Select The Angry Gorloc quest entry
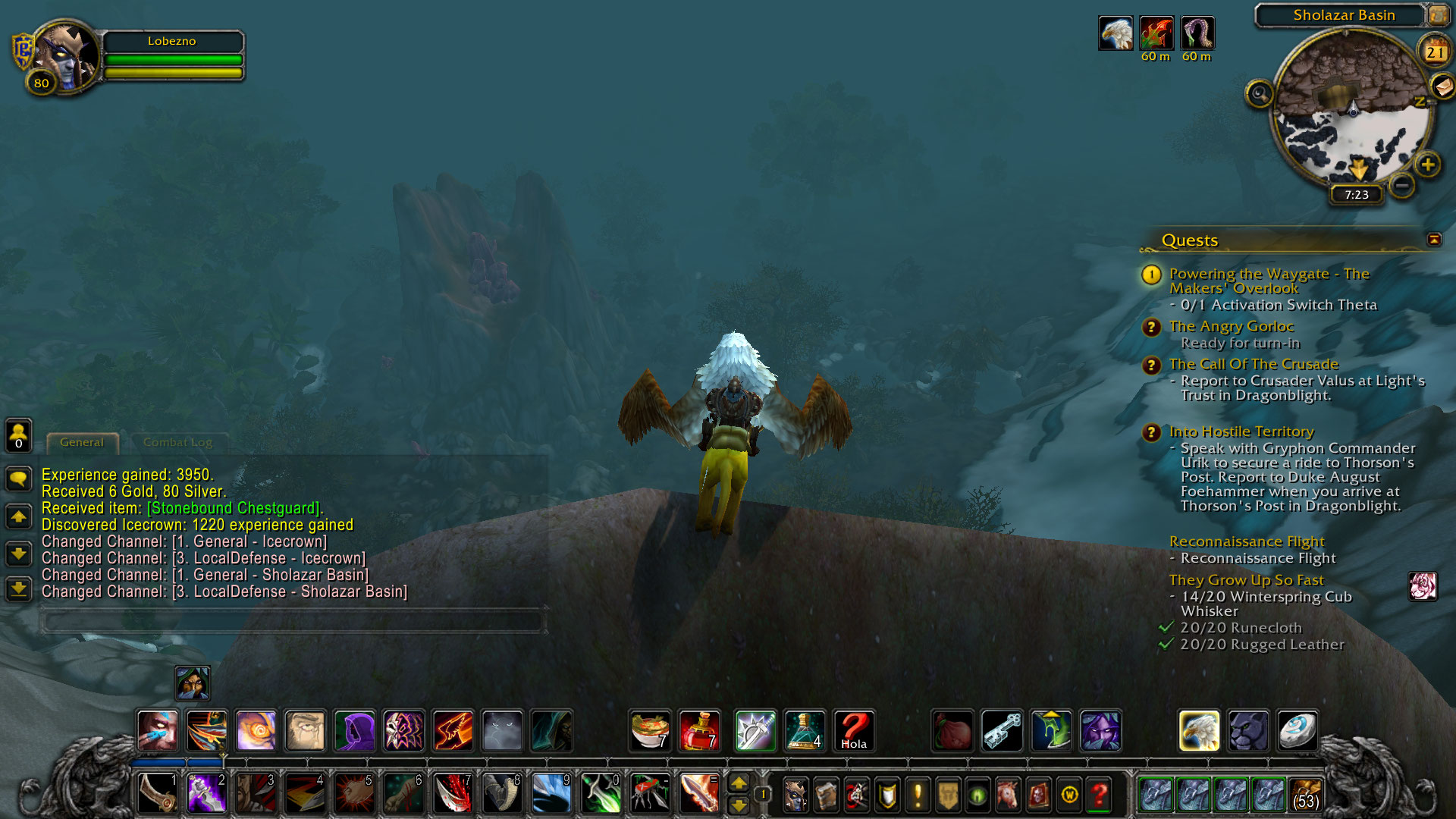Image resolution: width=1456 pixels, height=819 pixels. point(1232,326)
